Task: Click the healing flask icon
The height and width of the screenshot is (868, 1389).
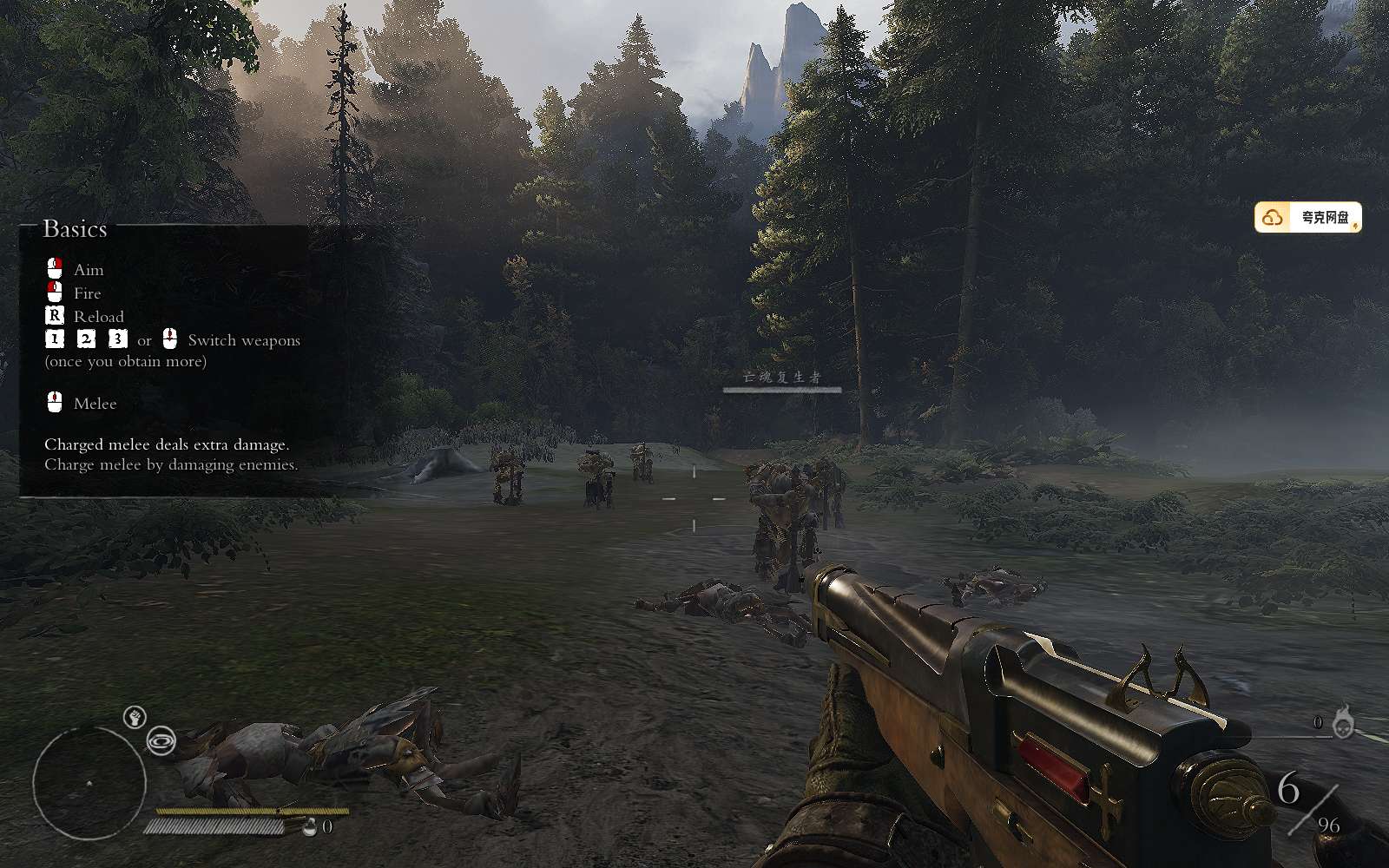Action: click(311, 826)
